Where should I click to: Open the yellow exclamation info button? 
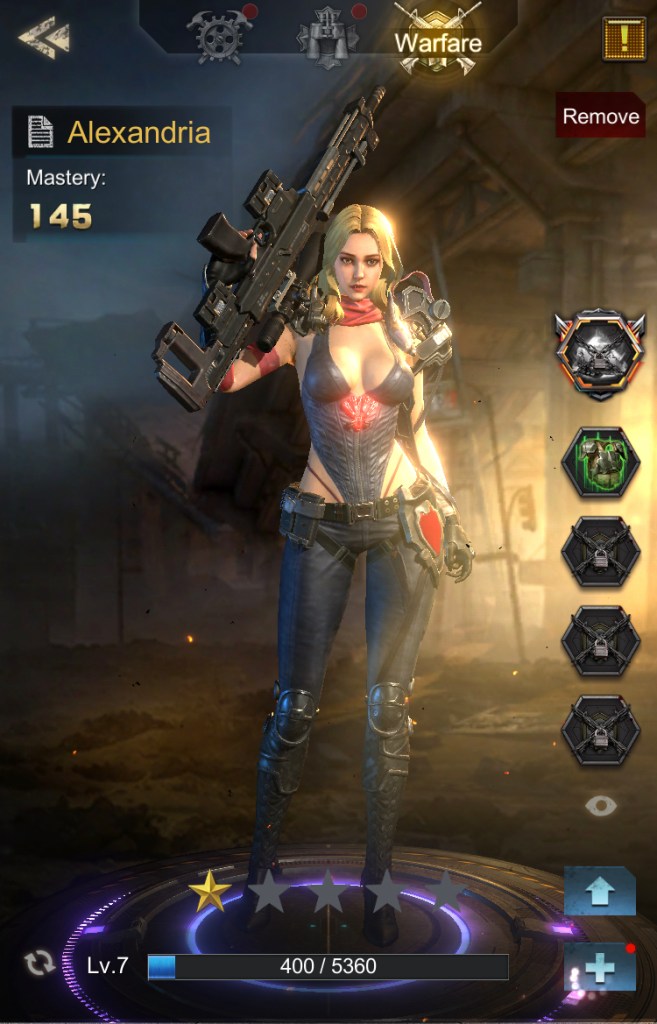pos(621,38)
